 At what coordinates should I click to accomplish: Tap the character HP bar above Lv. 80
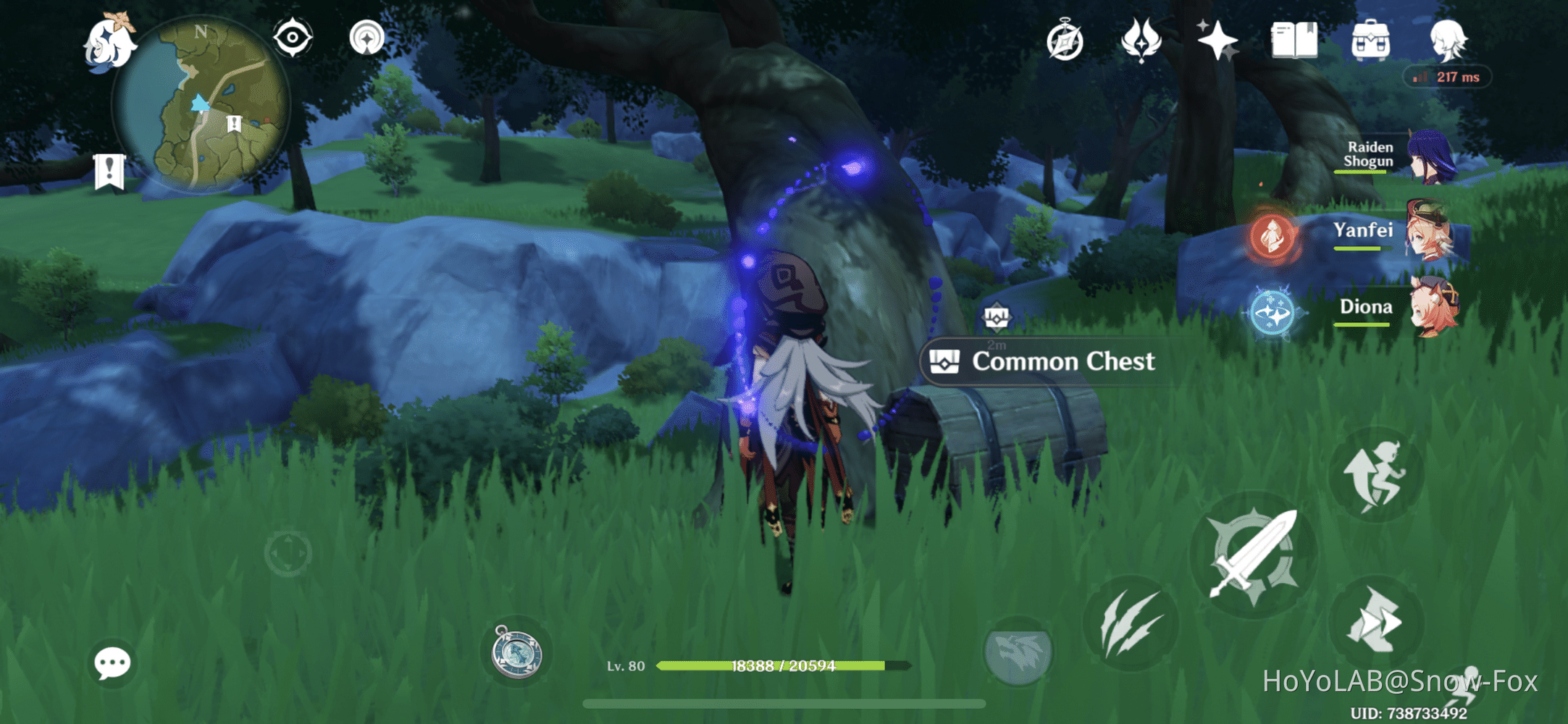[x=782, y=664]
